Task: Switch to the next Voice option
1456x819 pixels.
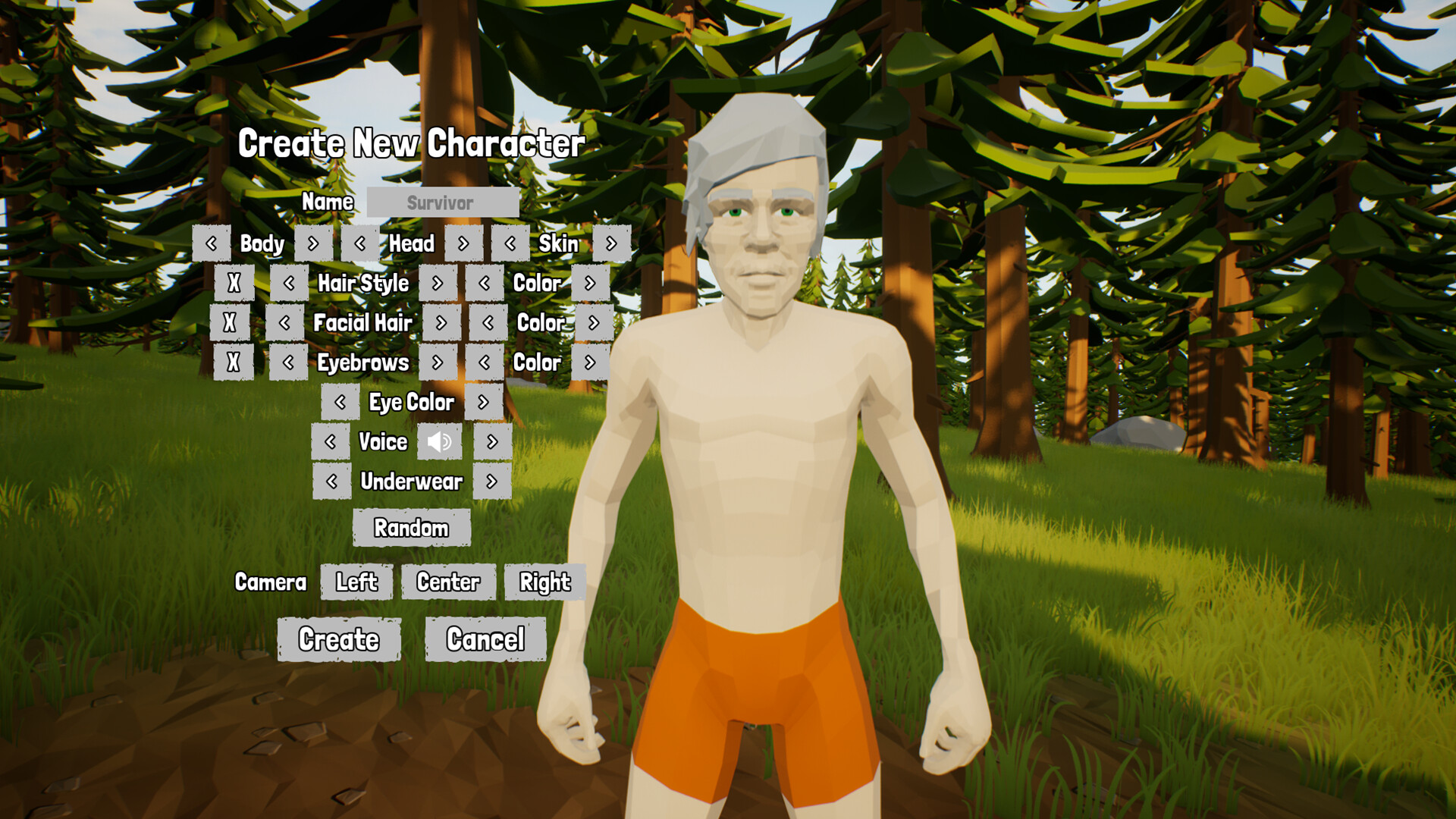Action: click(491, 442)
